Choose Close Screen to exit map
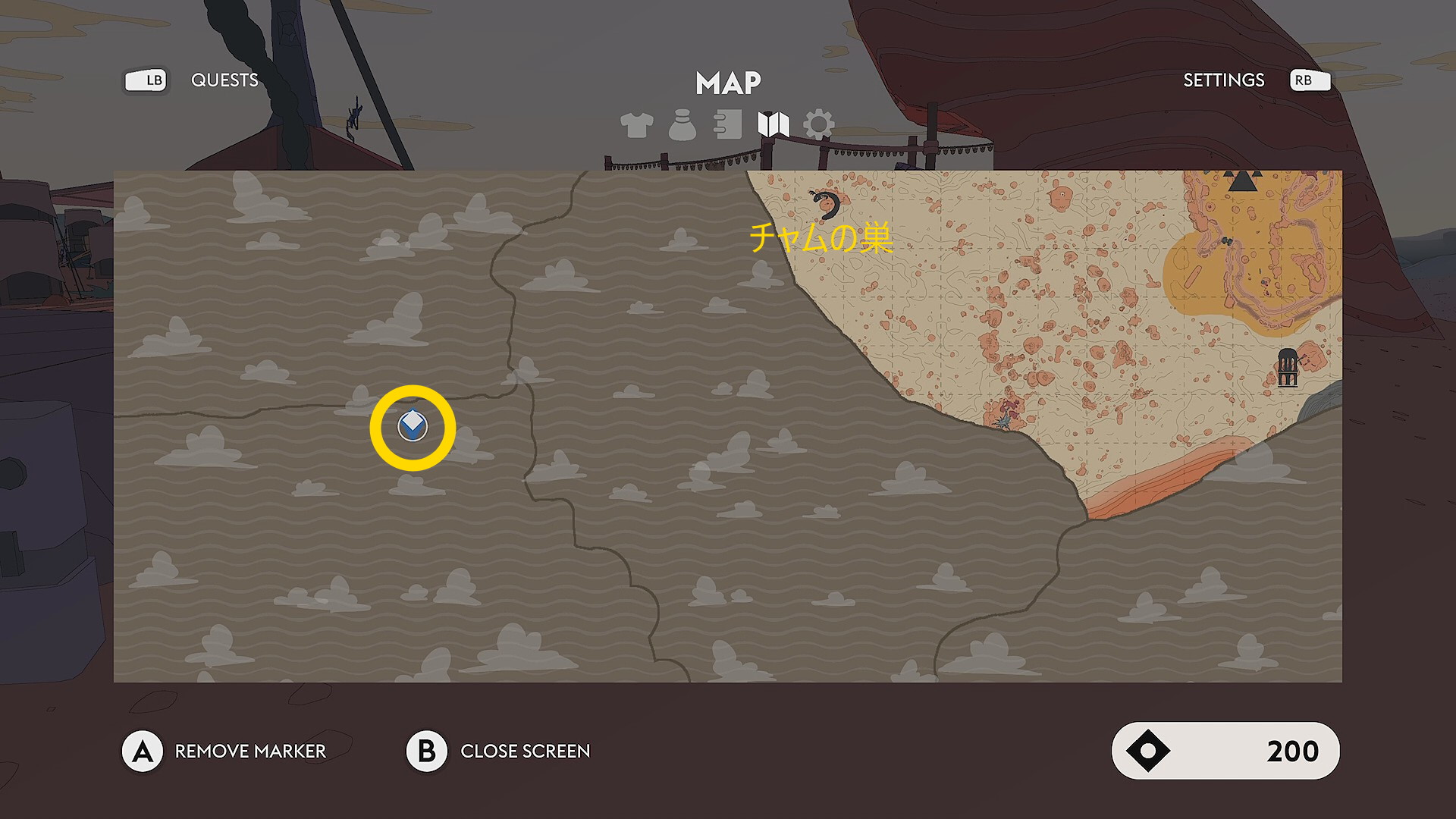Image resolution: width=1456 pixels, height=819 pixels. 525,751
